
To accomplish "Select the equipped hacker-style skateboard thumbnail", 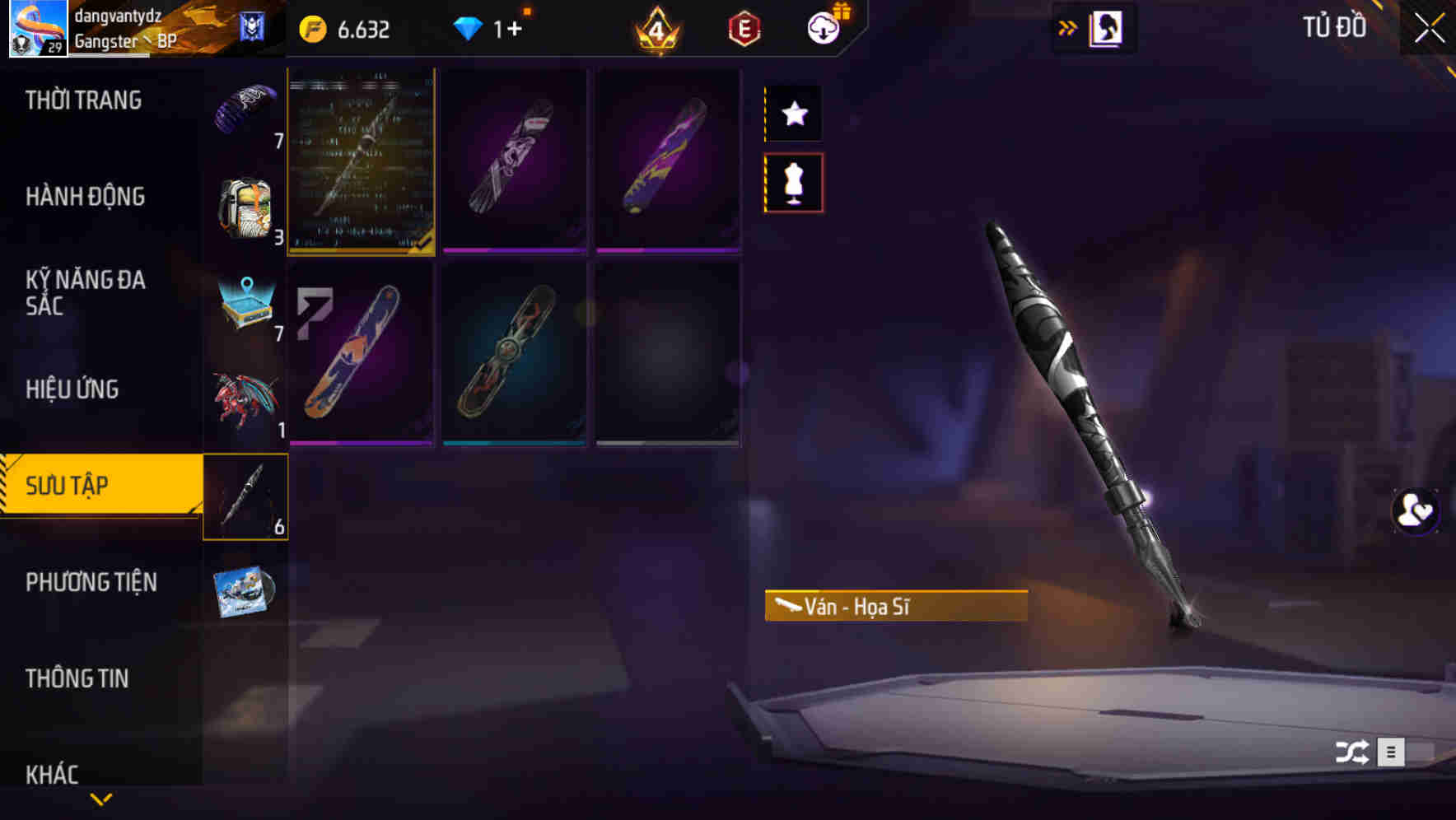I will coord(361,162).
